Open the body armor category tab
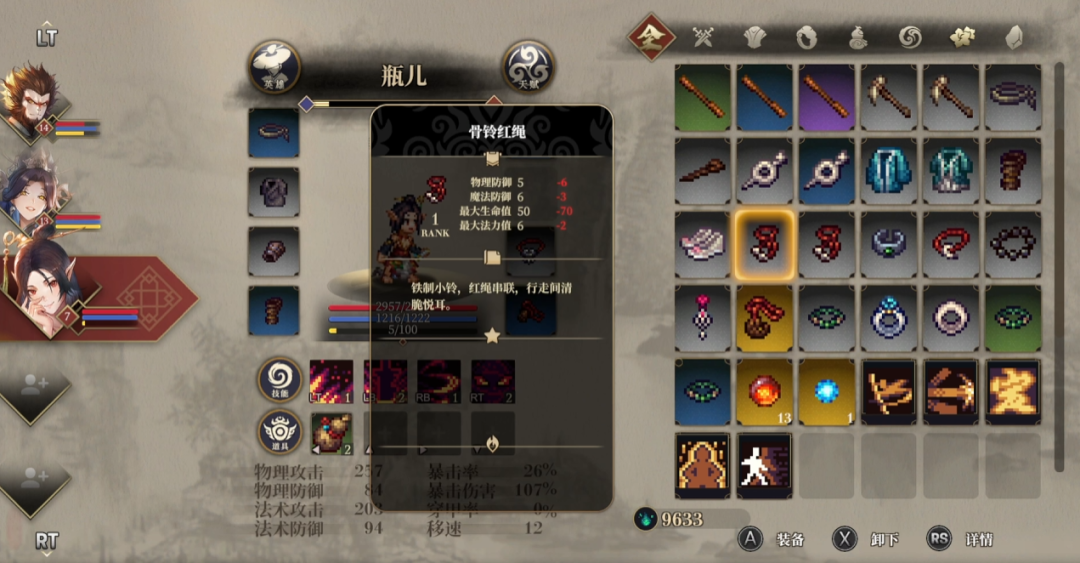1080x563 pixels. point(755,38)
